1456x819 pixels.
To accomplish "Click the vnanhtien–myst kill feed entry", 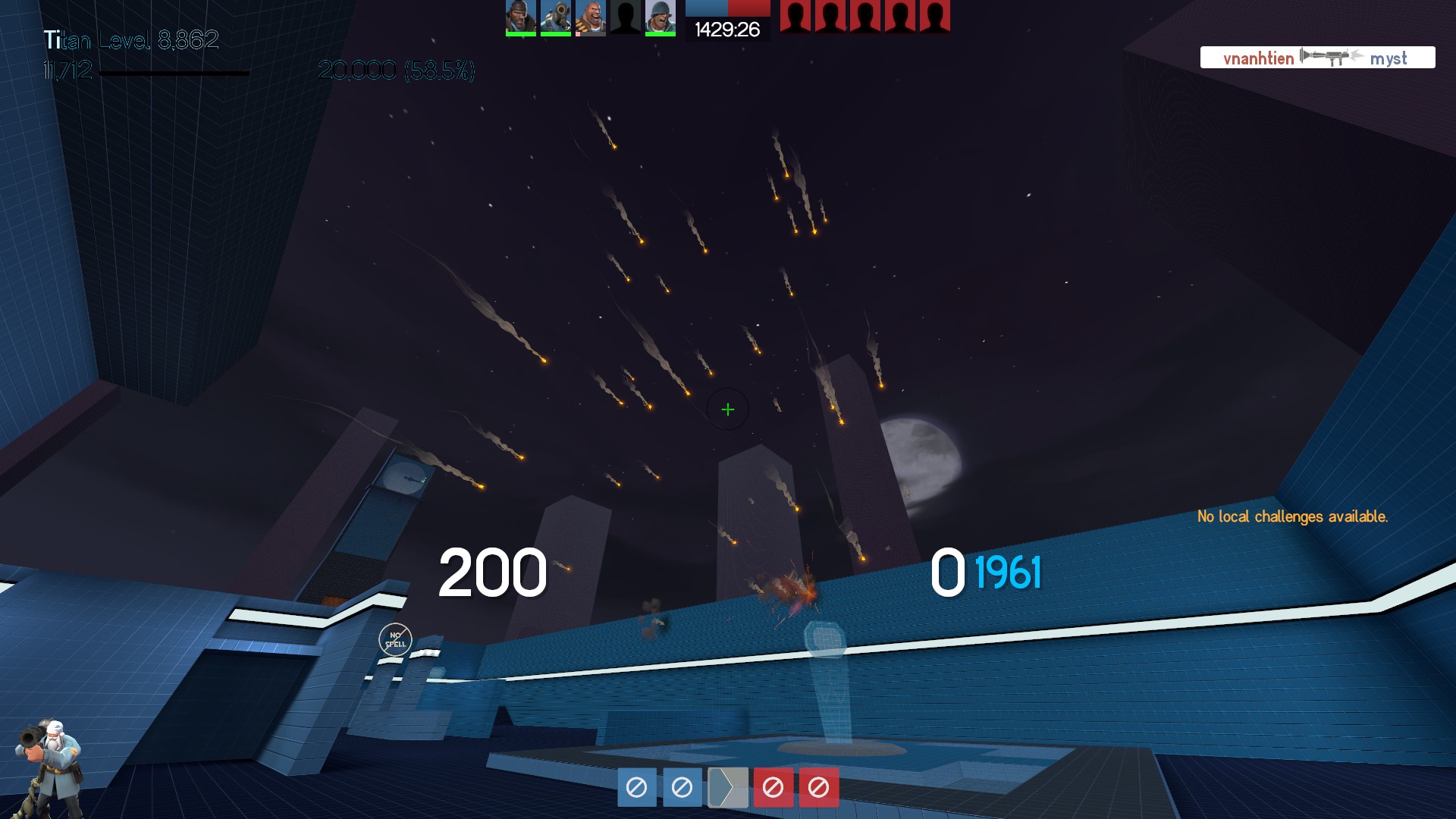I will [x=1317, y=58].
